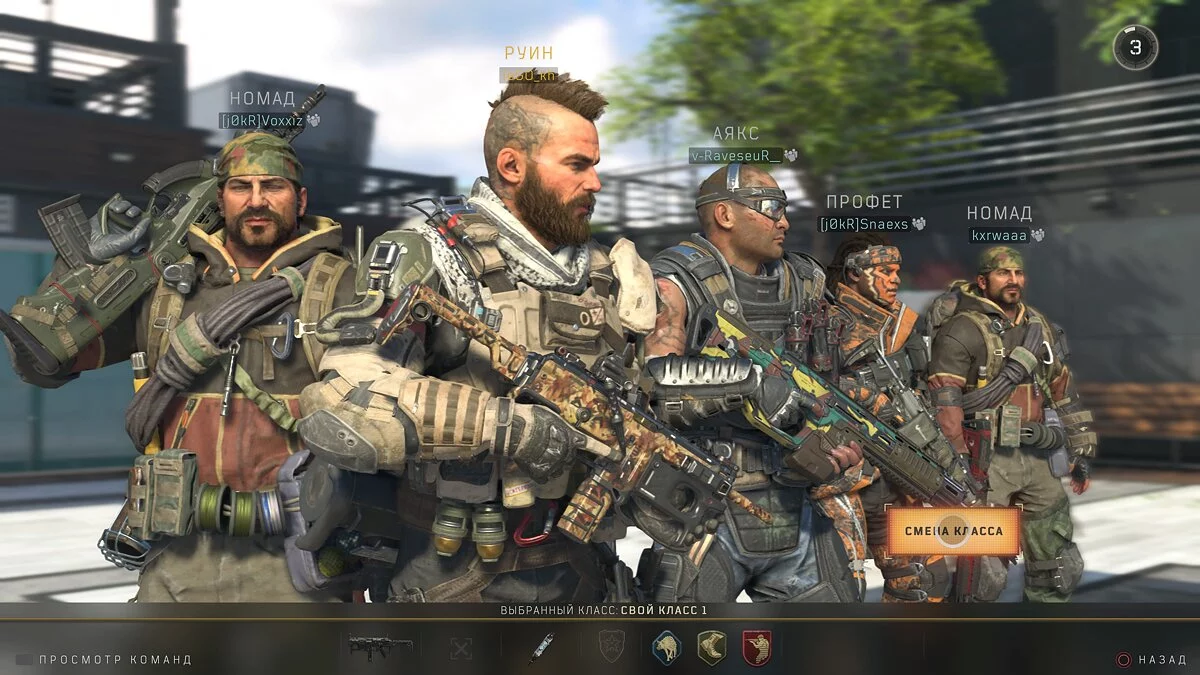Open the faded star shield slot

[x=610, y=647]
